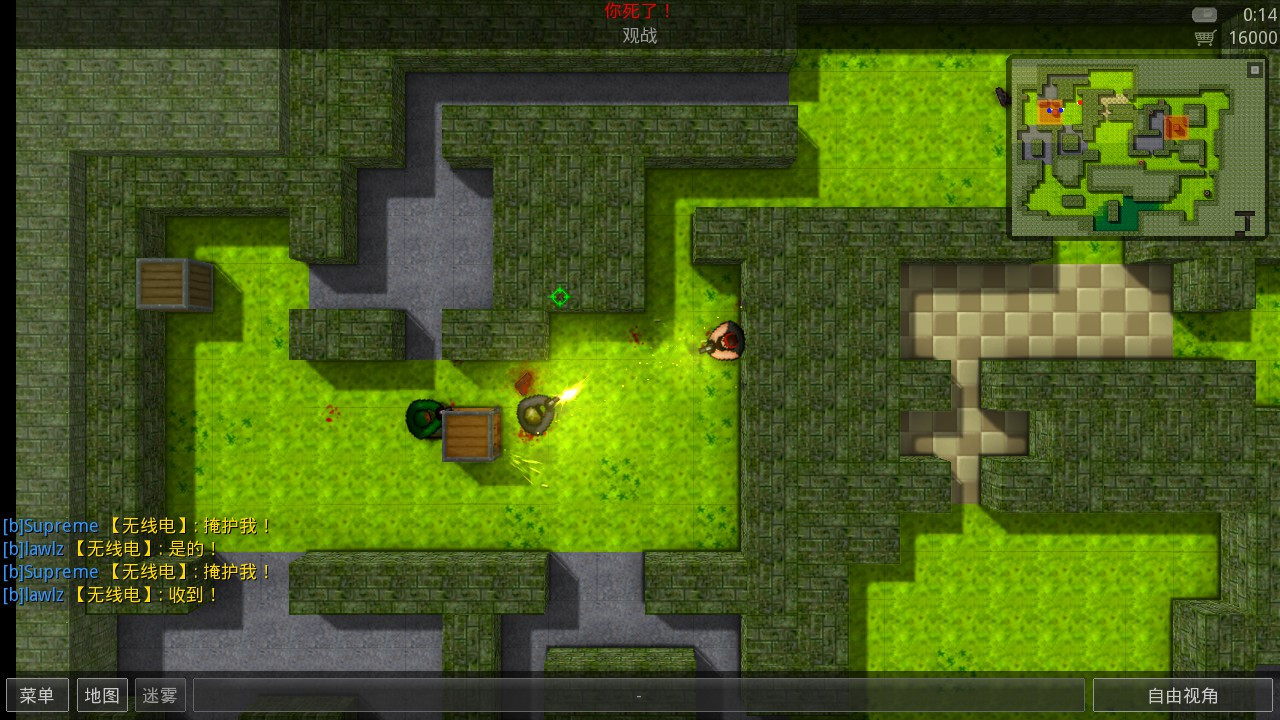This screenshot has width=1280, height=720.
Task: Click the red enemy dot on the minimap
Action: 1080,102
